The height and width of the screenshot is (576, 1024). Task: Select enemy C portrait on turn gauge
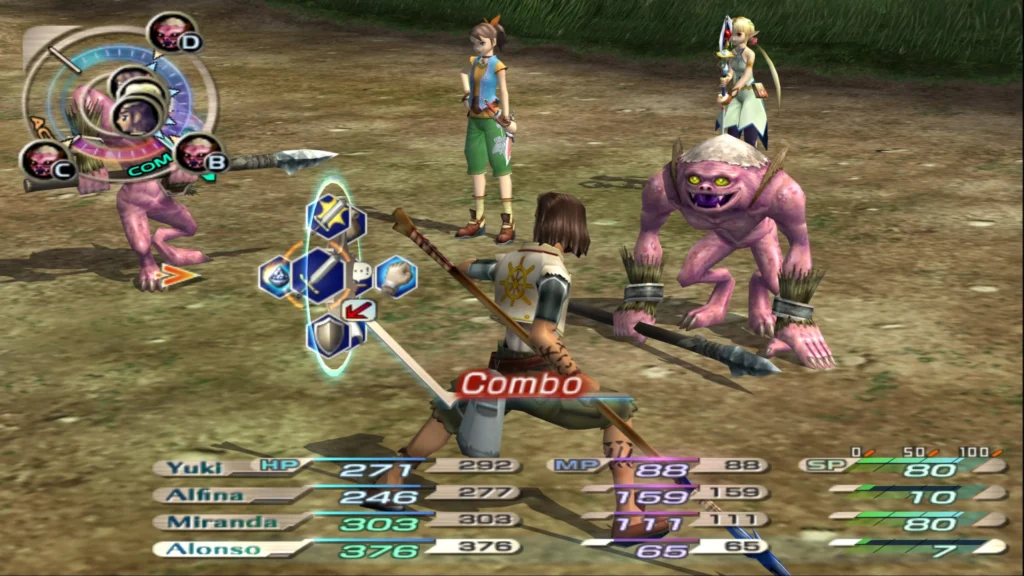click(44, 161)
